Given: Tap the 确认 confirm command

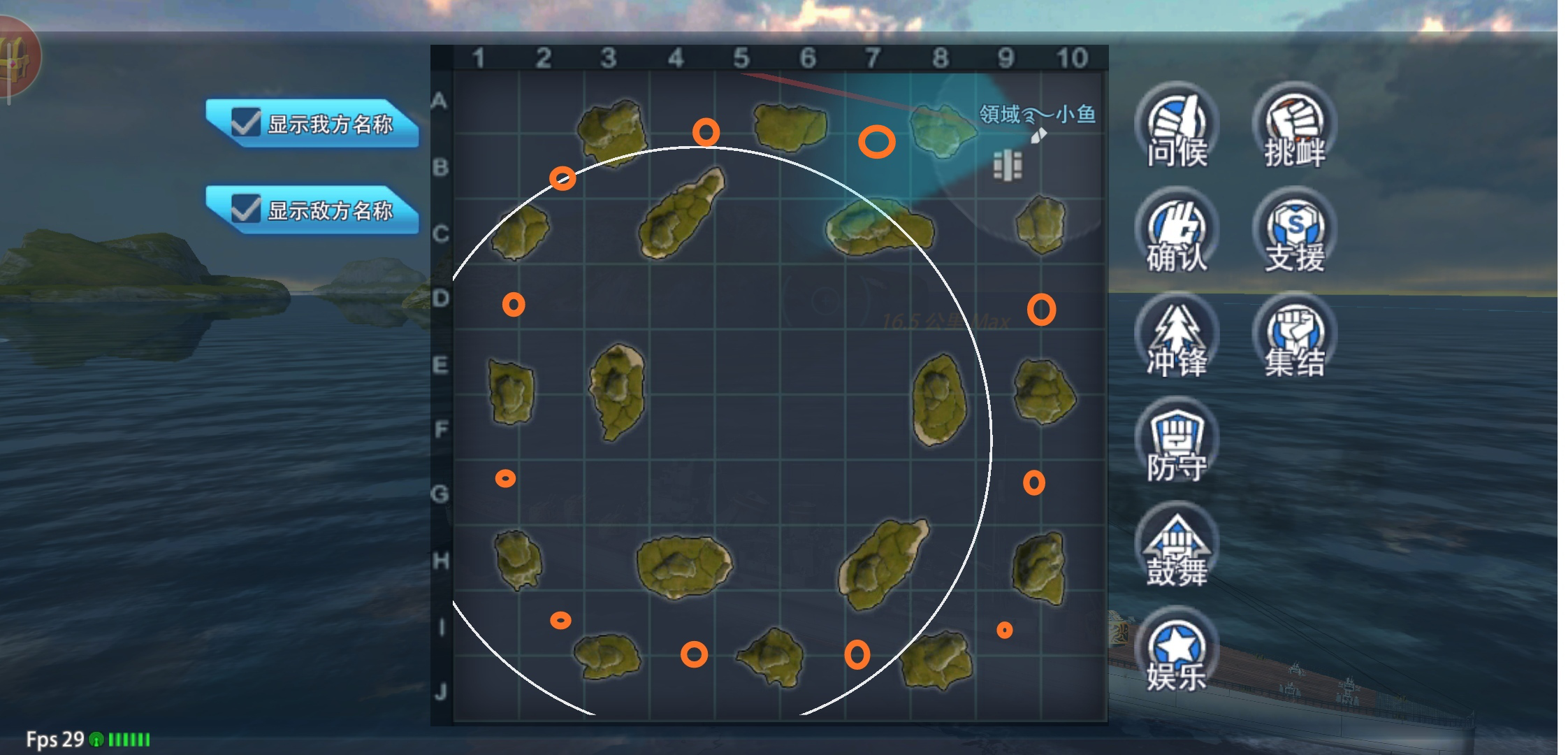Looking at the screenshot, I should pyautogui.click(x=1177, y=231).
